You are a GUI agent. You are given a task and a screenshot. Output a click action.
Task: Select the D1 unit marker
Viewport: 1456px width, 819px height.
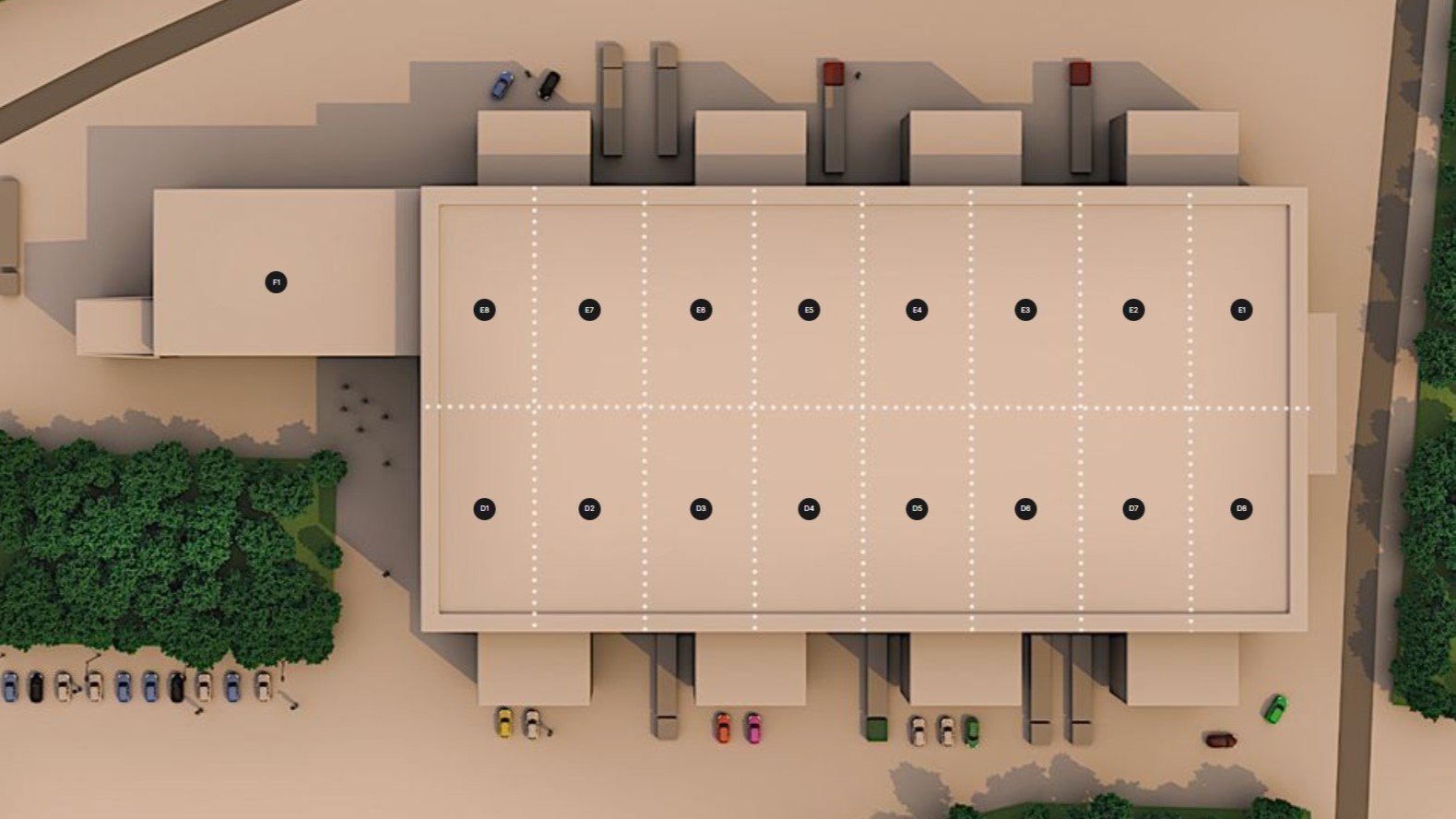(484, 508)
